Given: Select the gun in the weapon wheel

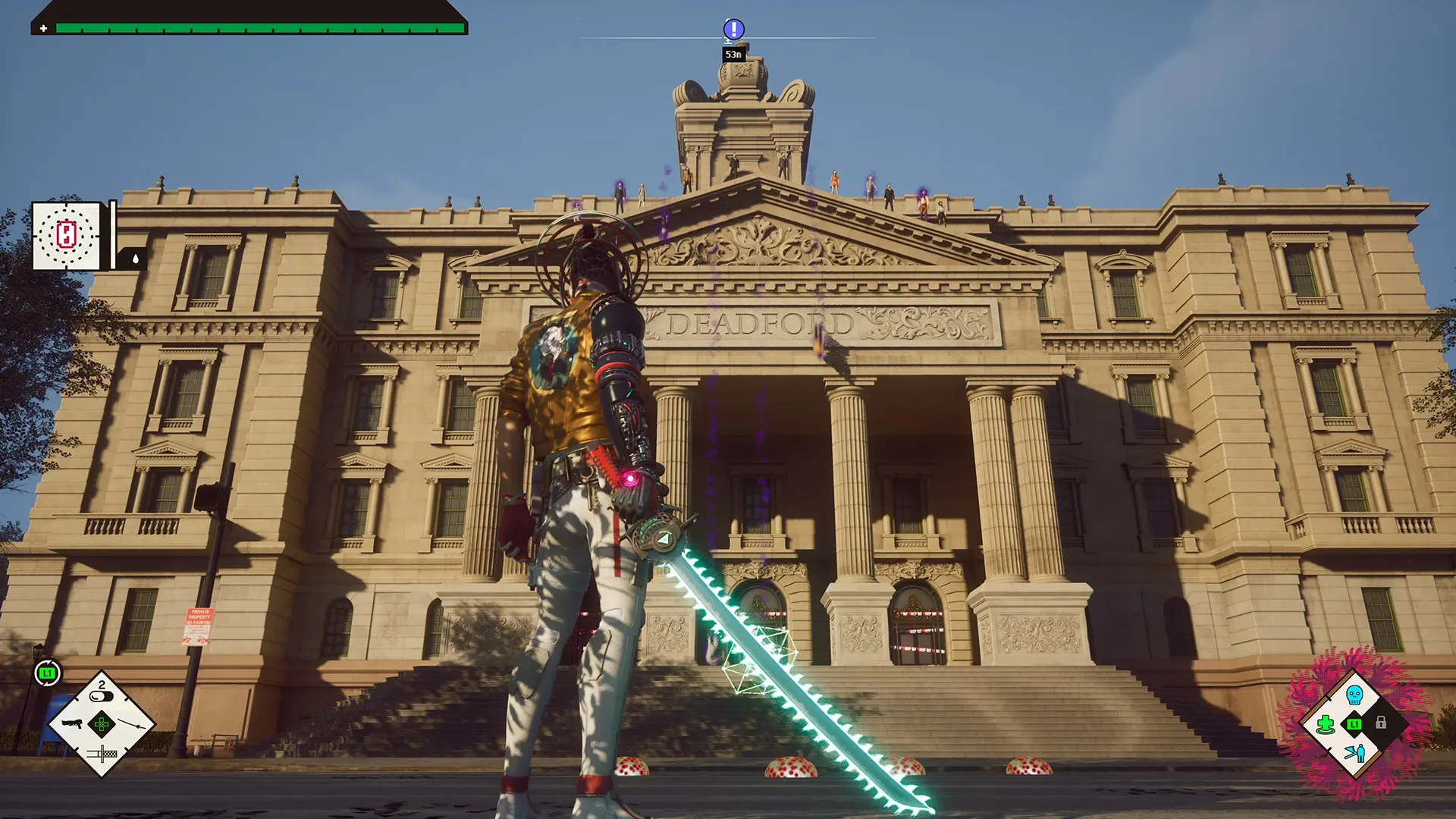Looking at the screenshot, I should tap(71, 723).
